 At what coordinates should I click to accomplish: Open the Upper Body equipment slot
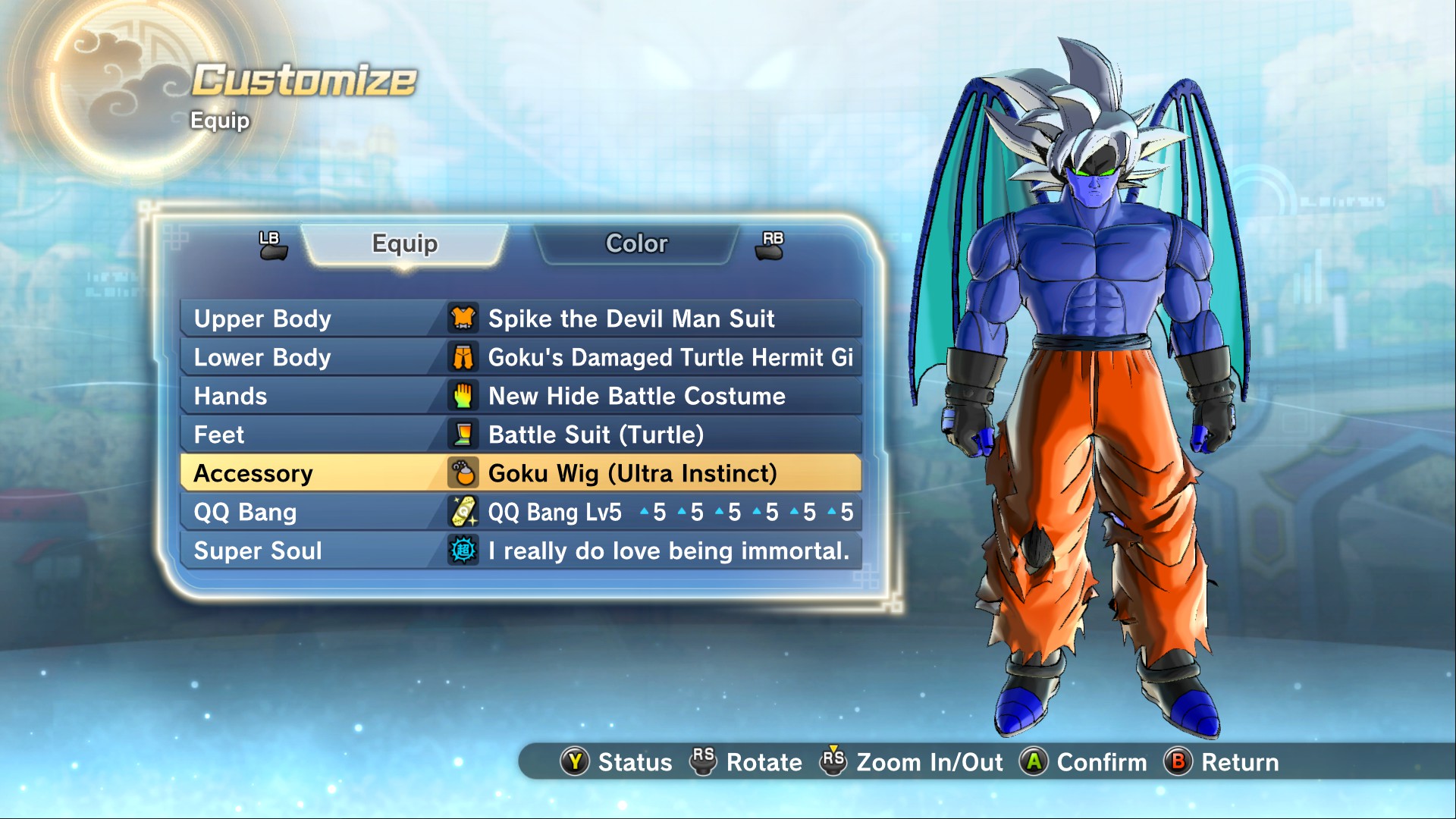(x=520, y=318)
